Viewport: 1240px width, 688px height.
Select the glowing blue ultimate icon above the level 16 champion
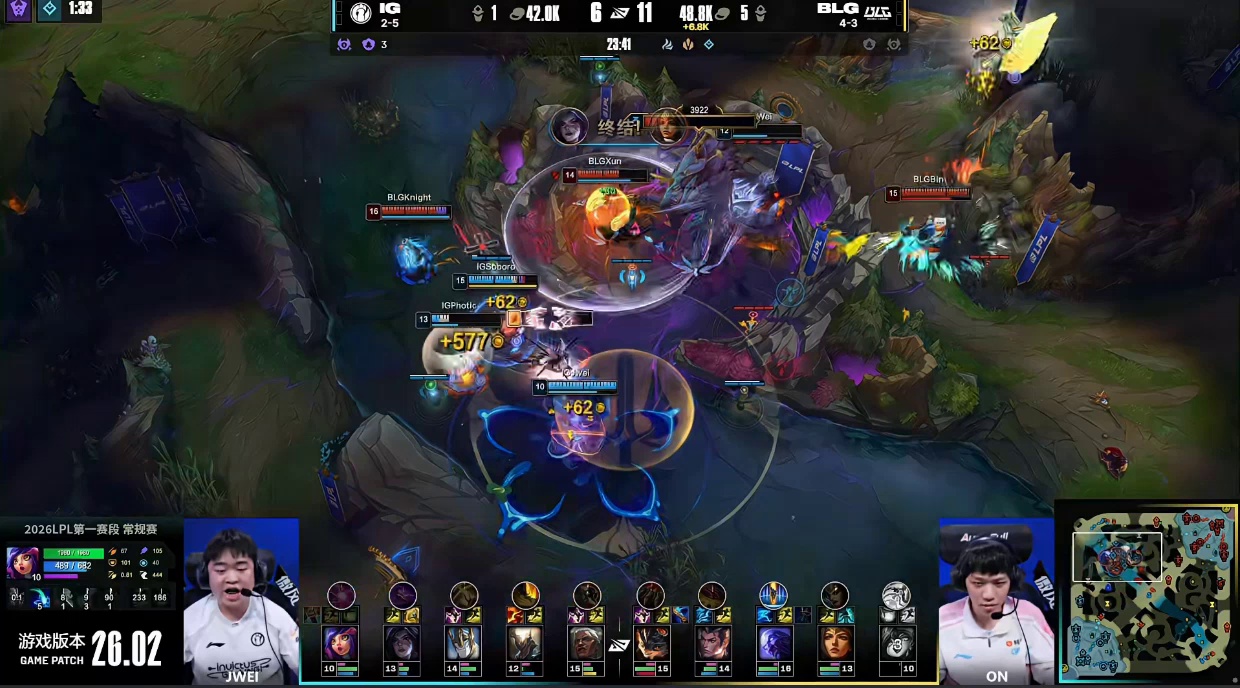pos(773,596)
